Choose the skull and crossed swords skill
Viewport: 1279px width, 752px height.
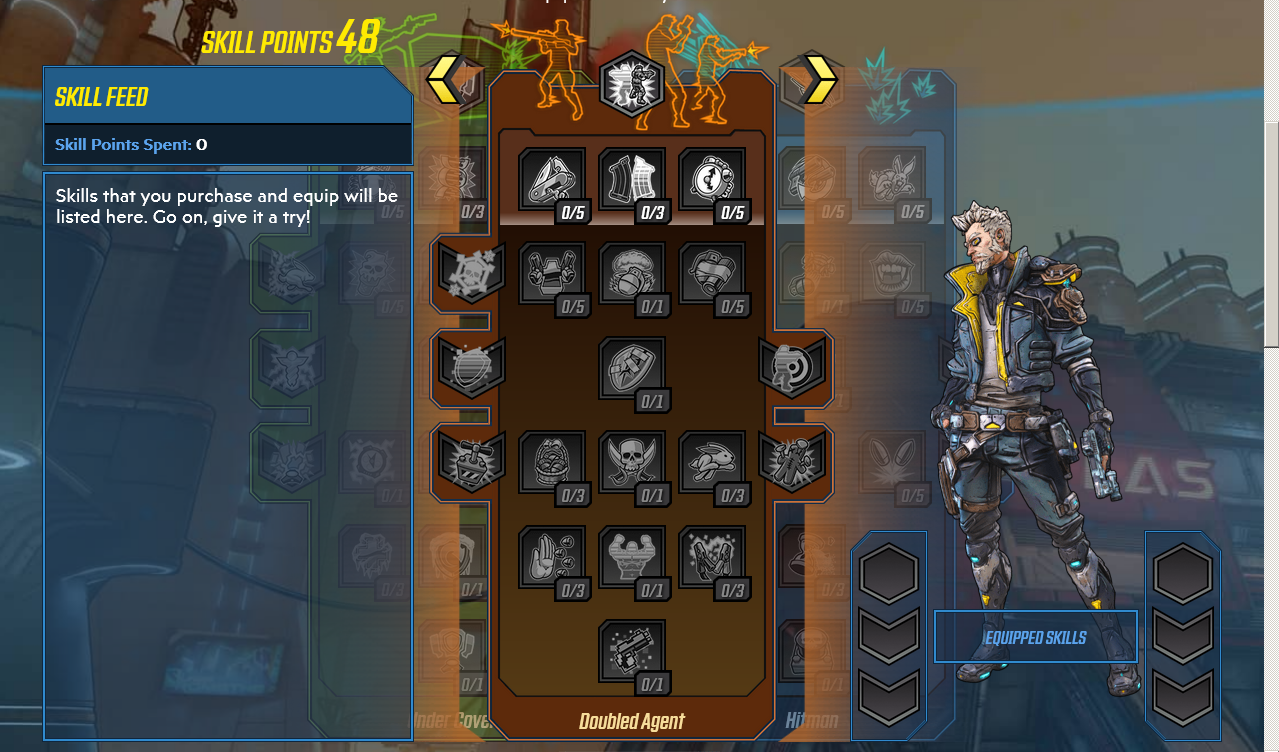(631, 462)
